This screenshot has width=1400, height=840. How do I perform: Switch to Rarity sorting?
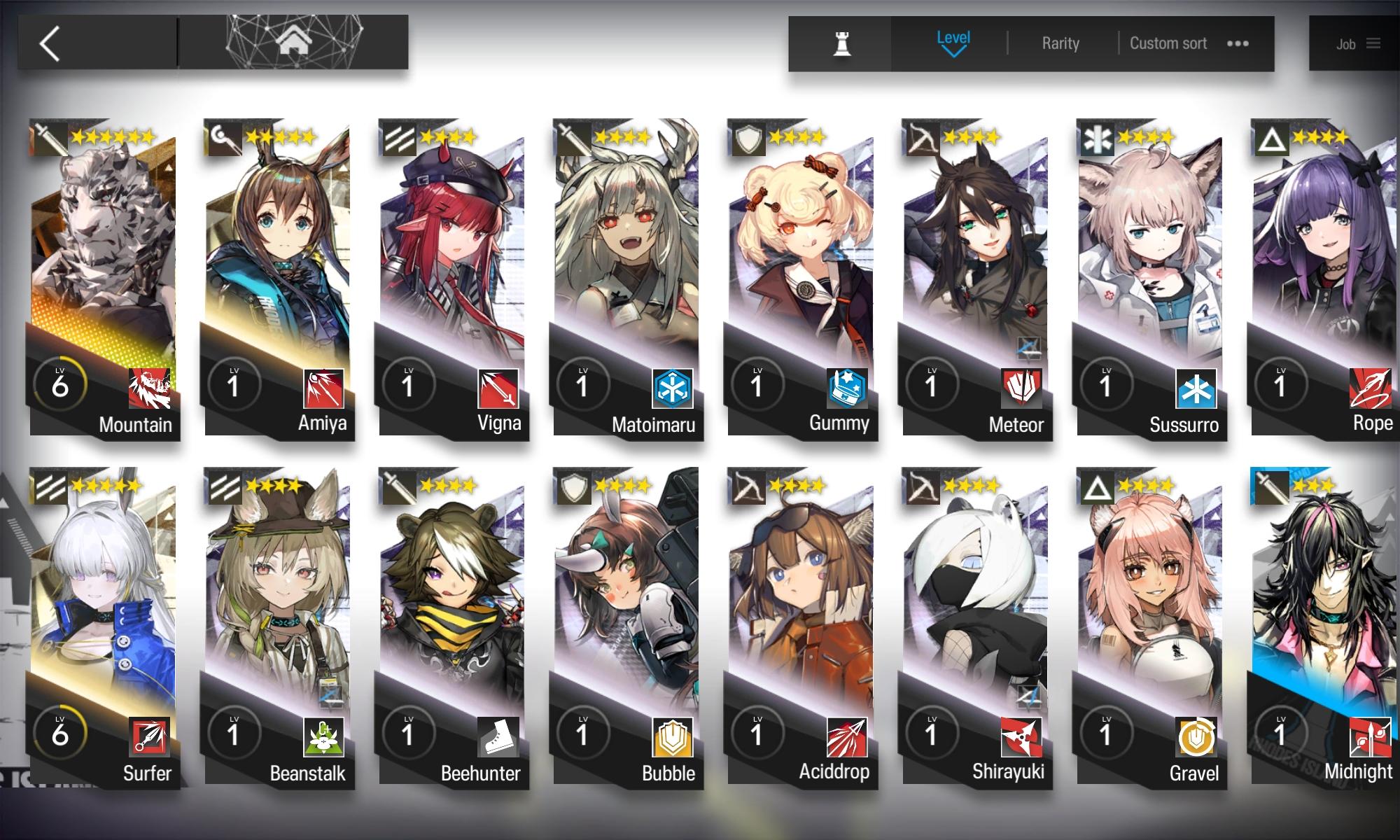pos(1059,43)
